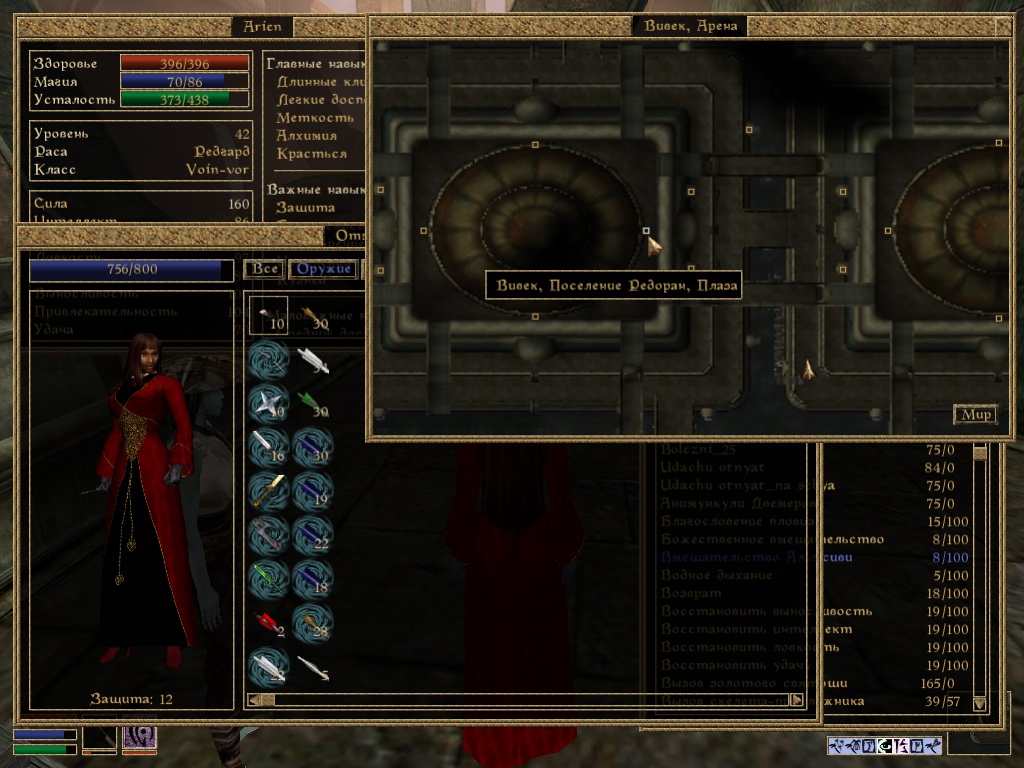Click the selected spell icon in the HUD
Image resolution: width=1024 pixels, height=768 pixels.
140,740
